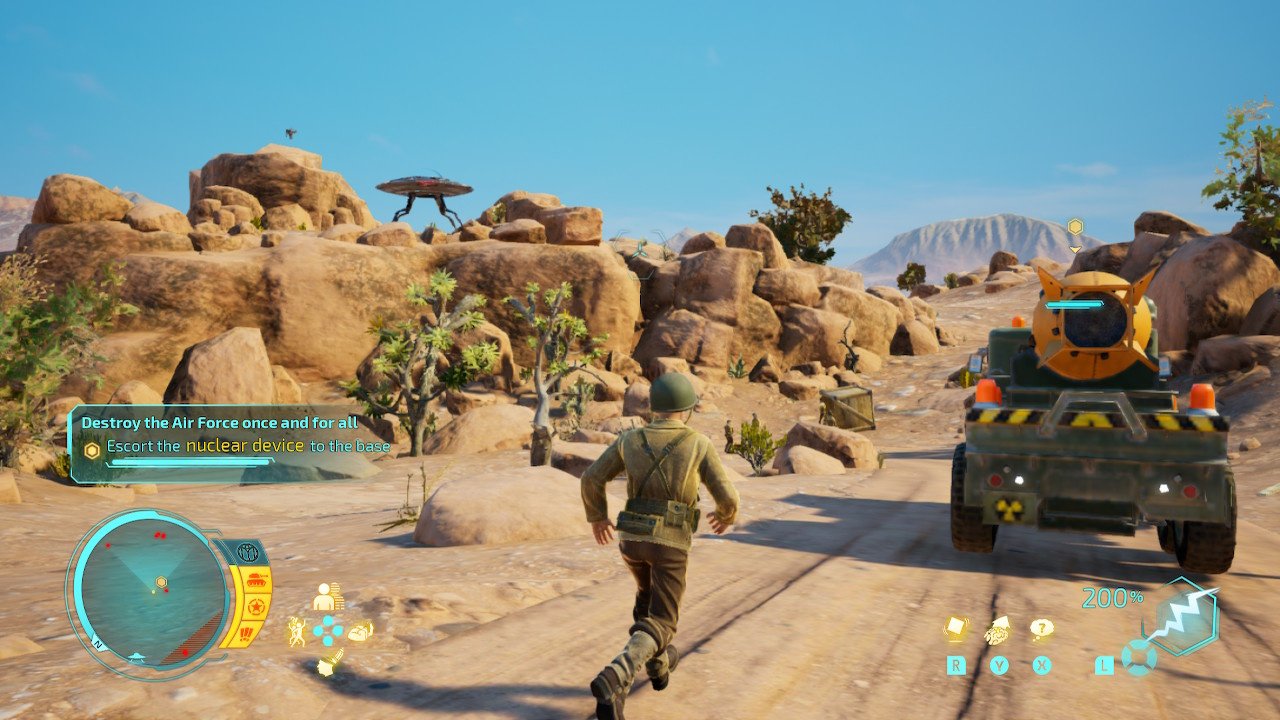Screen dimensions: 1280x720
Task: Toggle the follower icon above the D-pad
Action: (x=326, y=597)
